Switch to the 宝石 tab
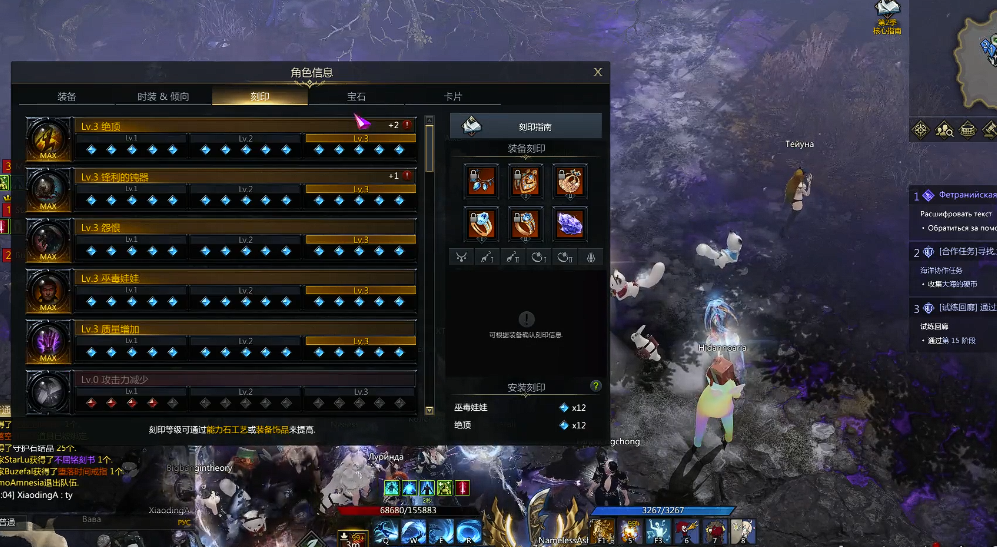The height and width of the screenshot is (547, 997). click(x=356, y=97)
